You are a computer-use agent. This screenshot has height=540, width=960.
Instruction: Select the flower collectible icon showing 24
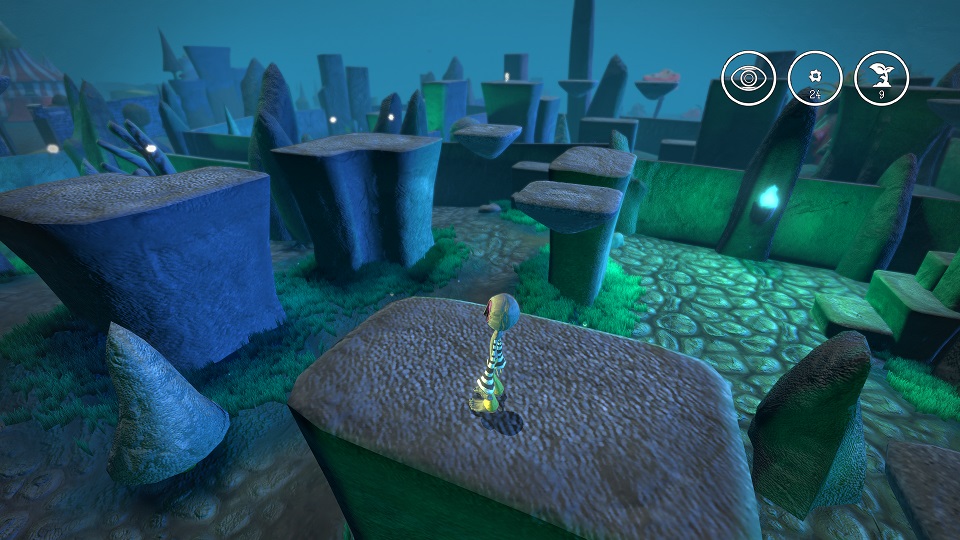pos(815,78)
